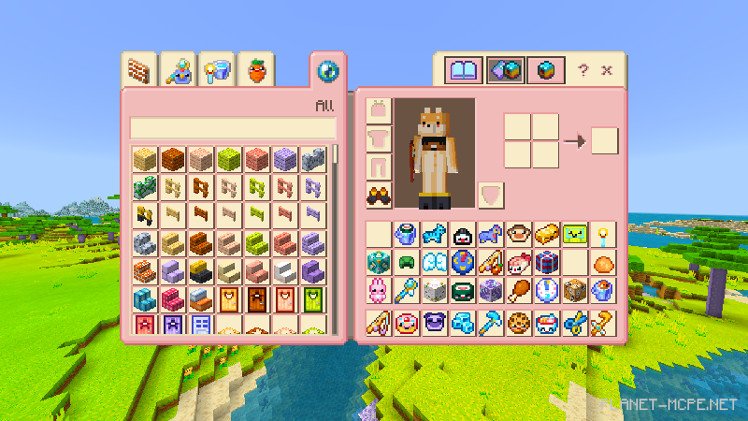Close the inventory with the X button
The height and width of the screenshot is (421, 748).
point(606,71)
